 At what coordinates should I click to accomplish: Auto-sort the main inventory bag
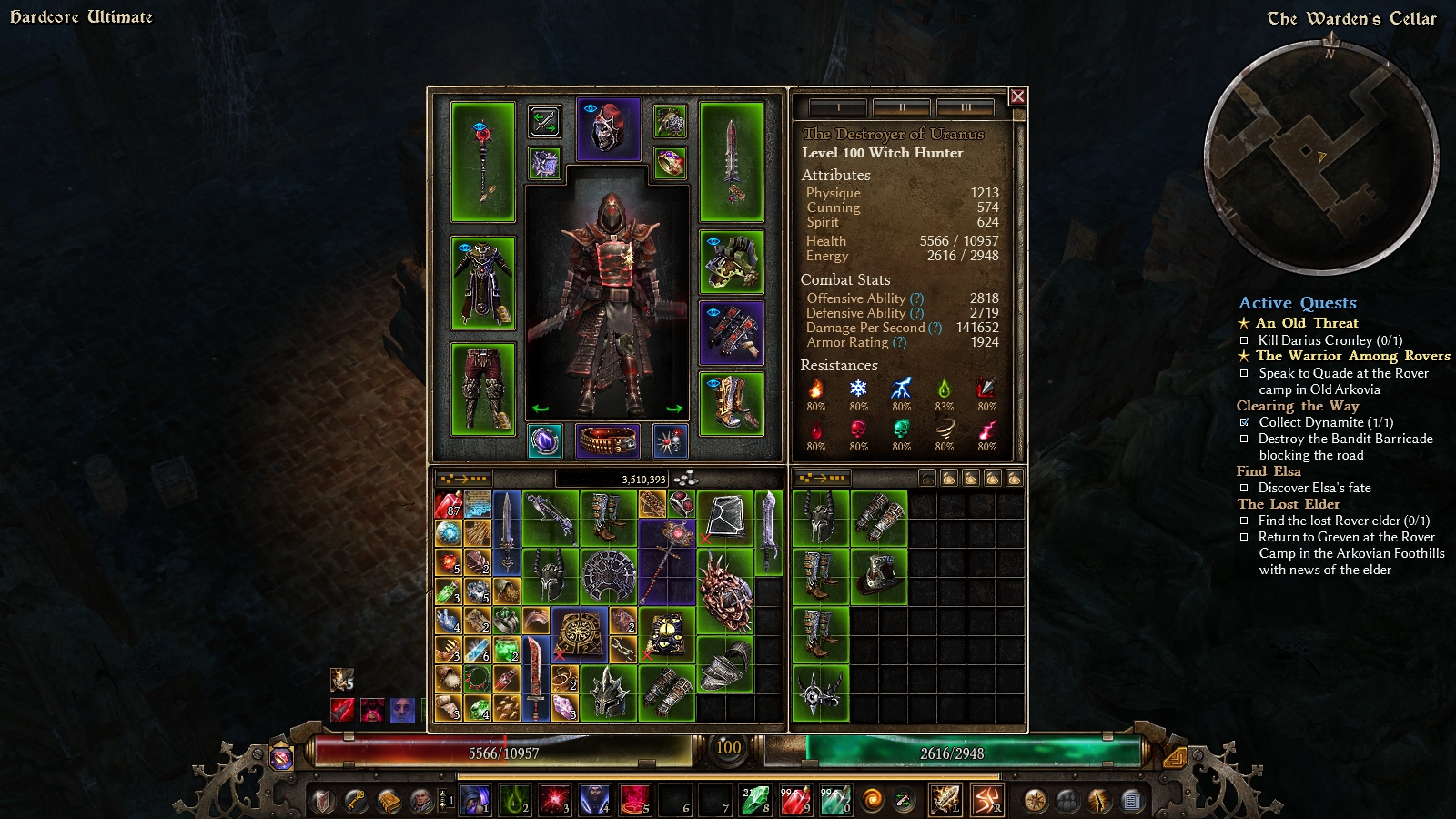464,479
